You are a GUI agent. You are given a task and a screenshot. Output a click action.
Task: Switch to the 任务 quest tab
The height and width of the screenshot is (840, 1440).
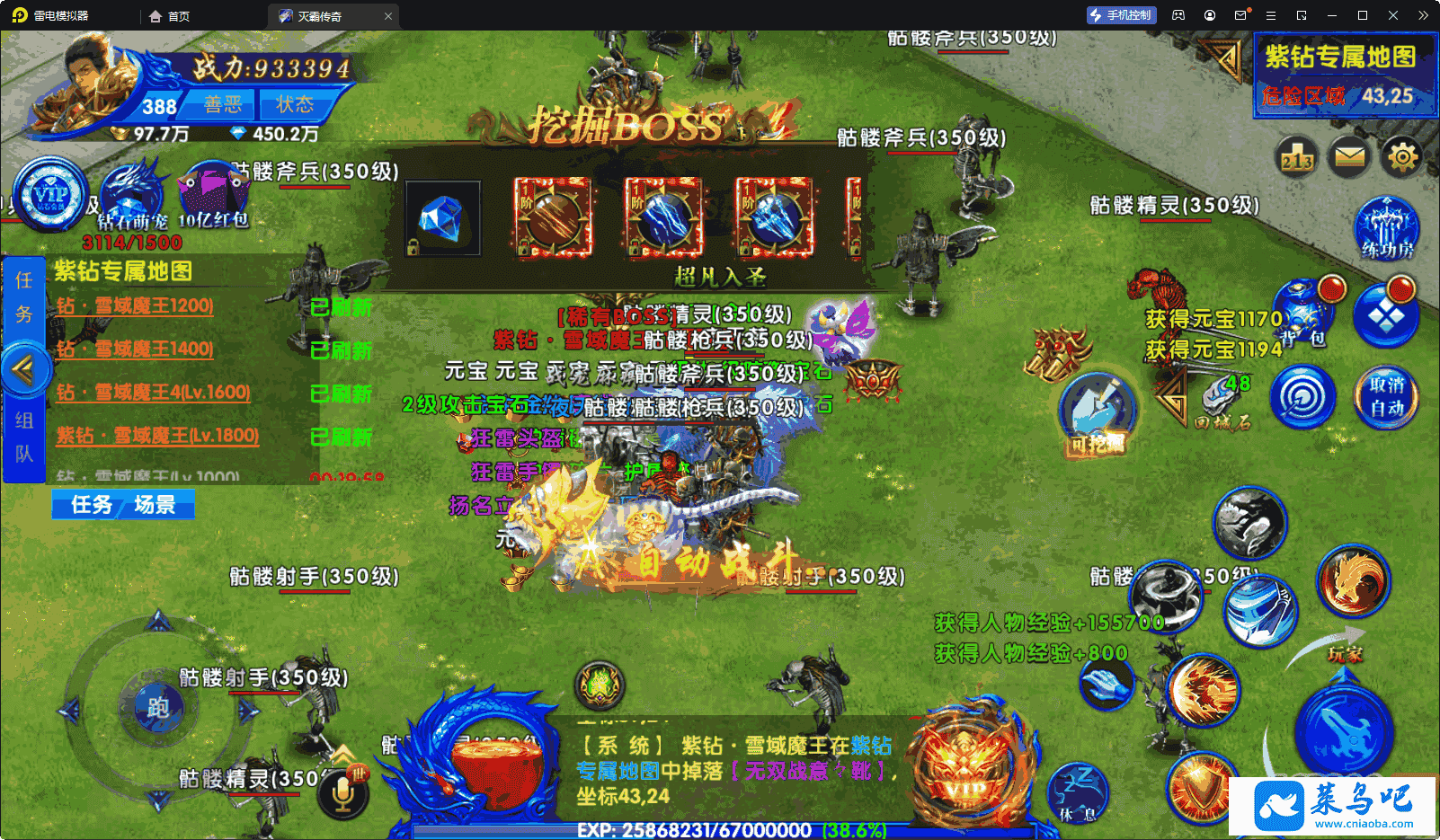[92, 505]
